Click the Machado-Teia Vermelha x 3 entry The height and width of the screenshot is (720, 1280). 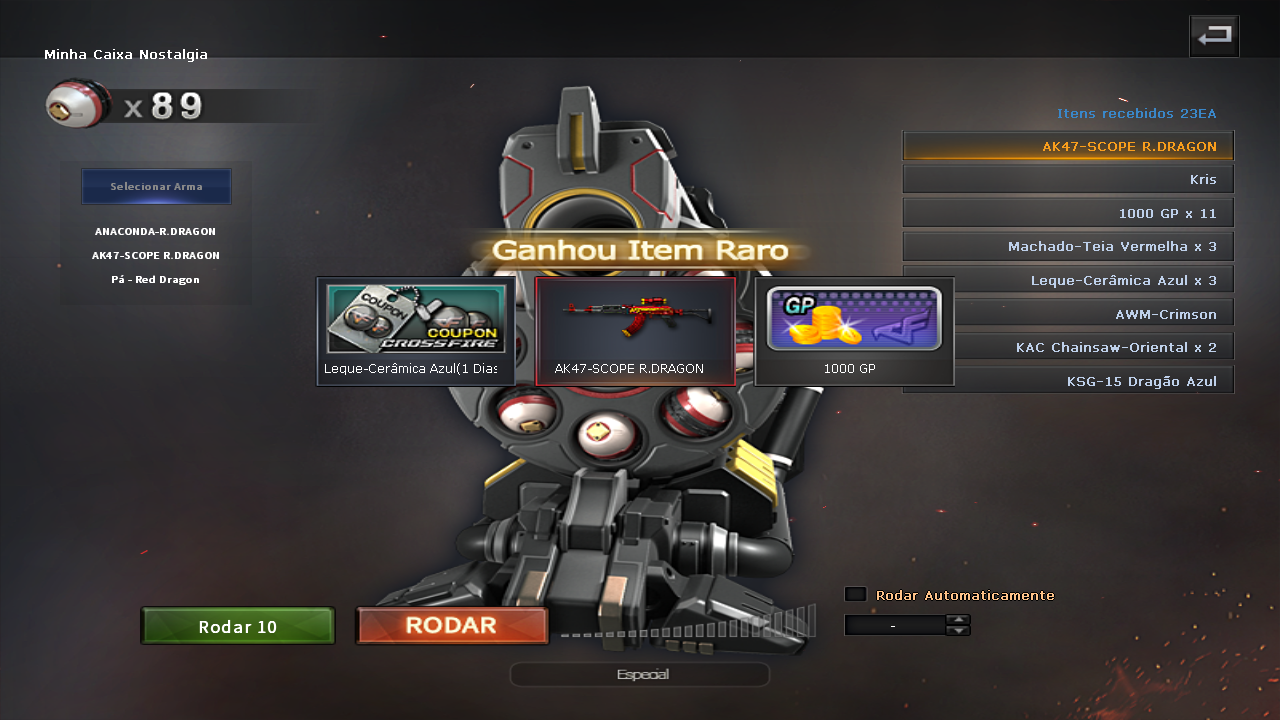[x=1067, y=245]
